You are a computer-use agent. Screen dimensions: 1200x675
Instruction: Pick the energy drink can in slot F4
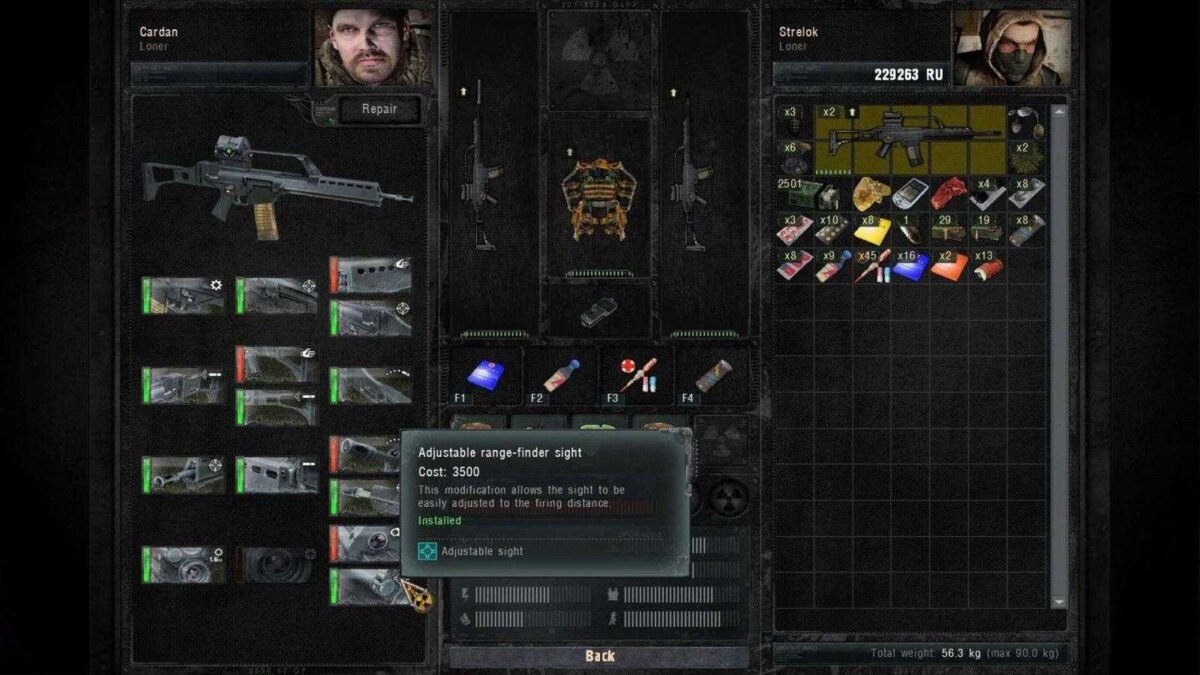[x=711, y=375]
